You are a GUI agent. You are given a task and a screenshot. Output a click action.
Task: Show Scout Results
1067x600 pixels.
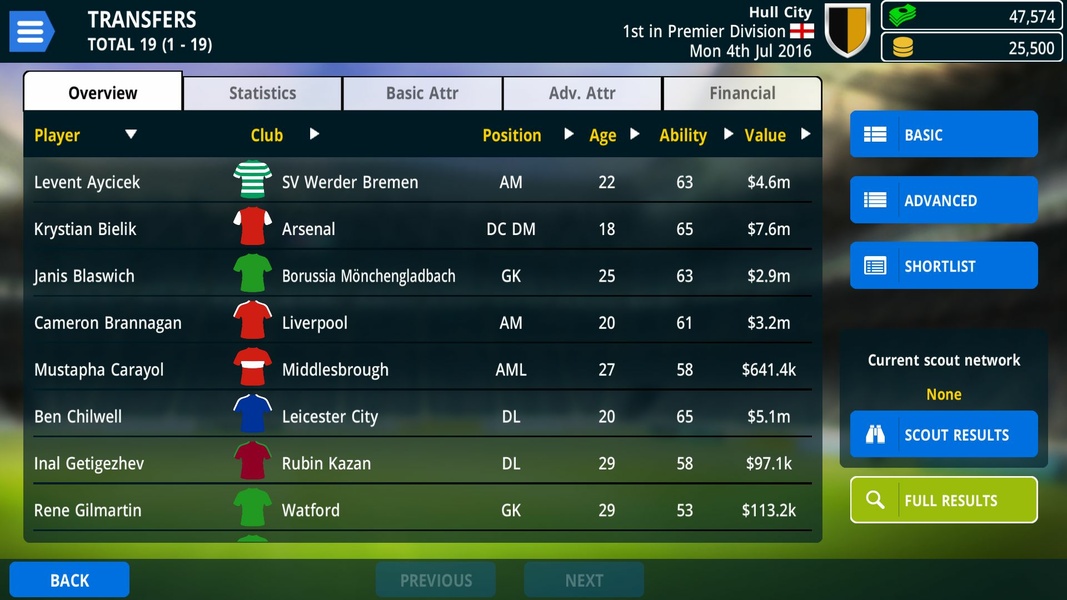click(x=943, y=435)
